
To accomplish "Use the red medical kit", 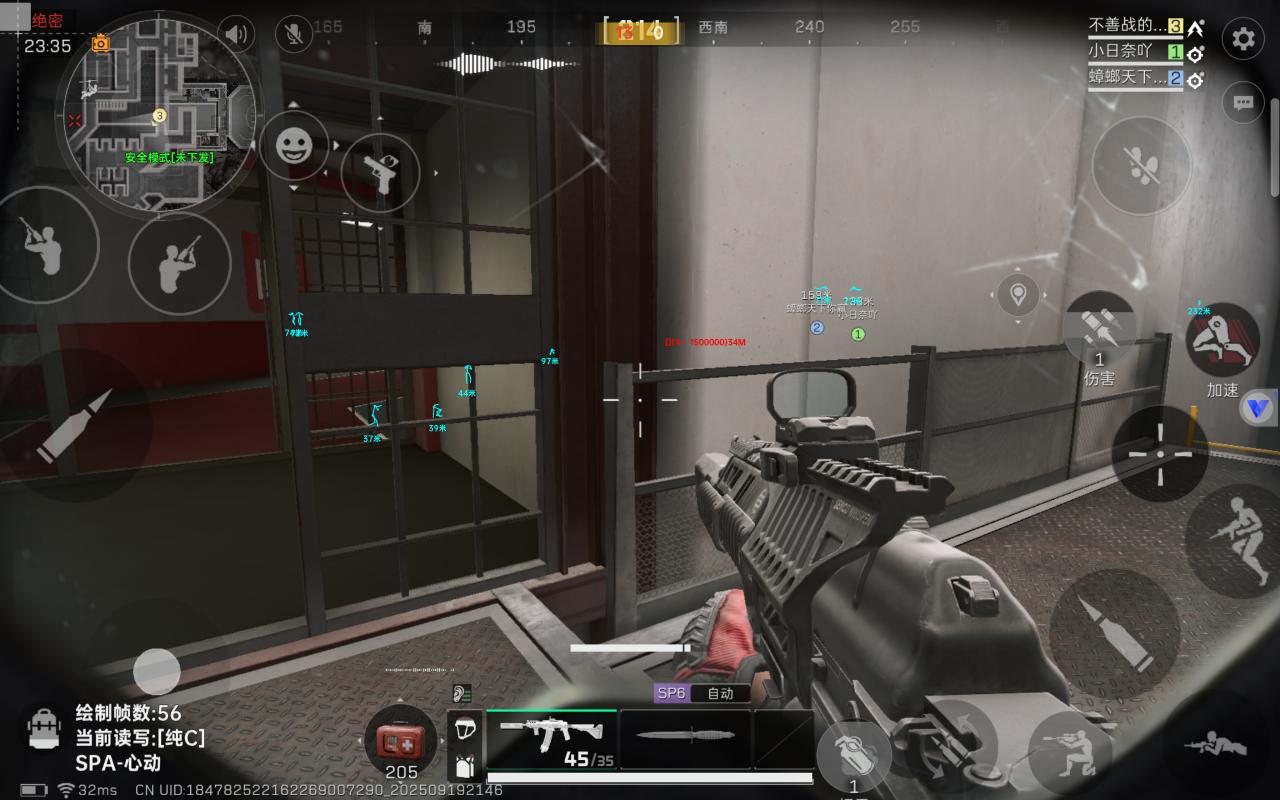I will pyautogui.click(x=400, y=742).
